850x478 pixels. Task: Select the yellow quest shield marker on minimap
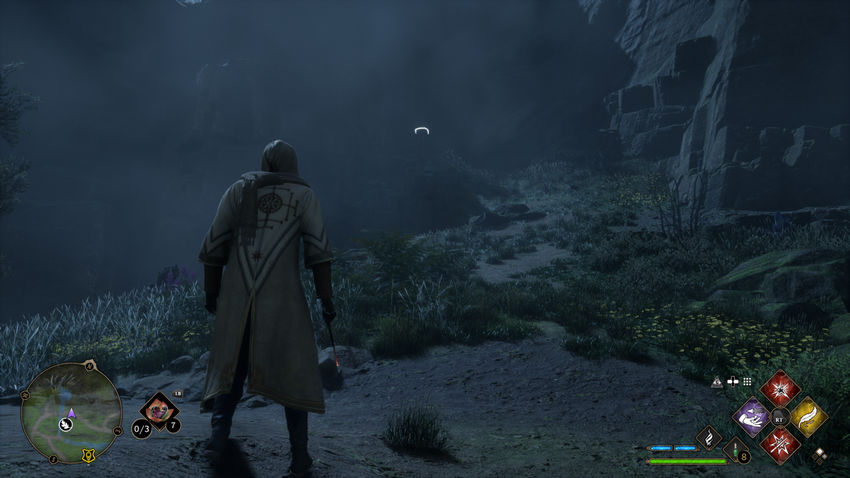pyautogui.click(x=88, y=455)
